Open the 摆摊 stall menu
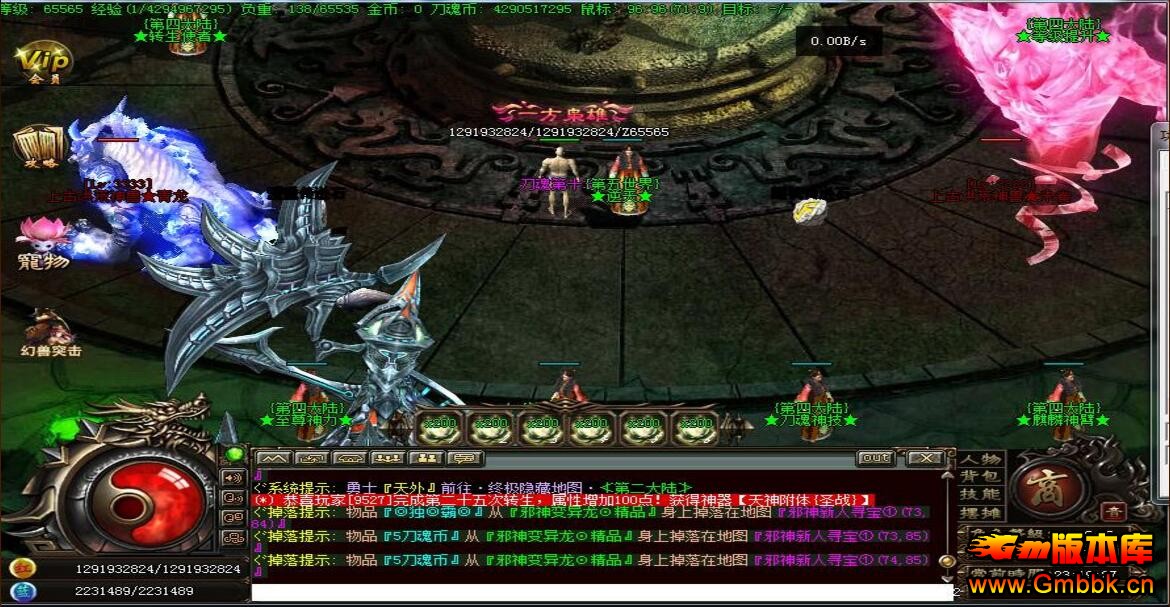Screen dimensions: 1170x607 point(981,512)
